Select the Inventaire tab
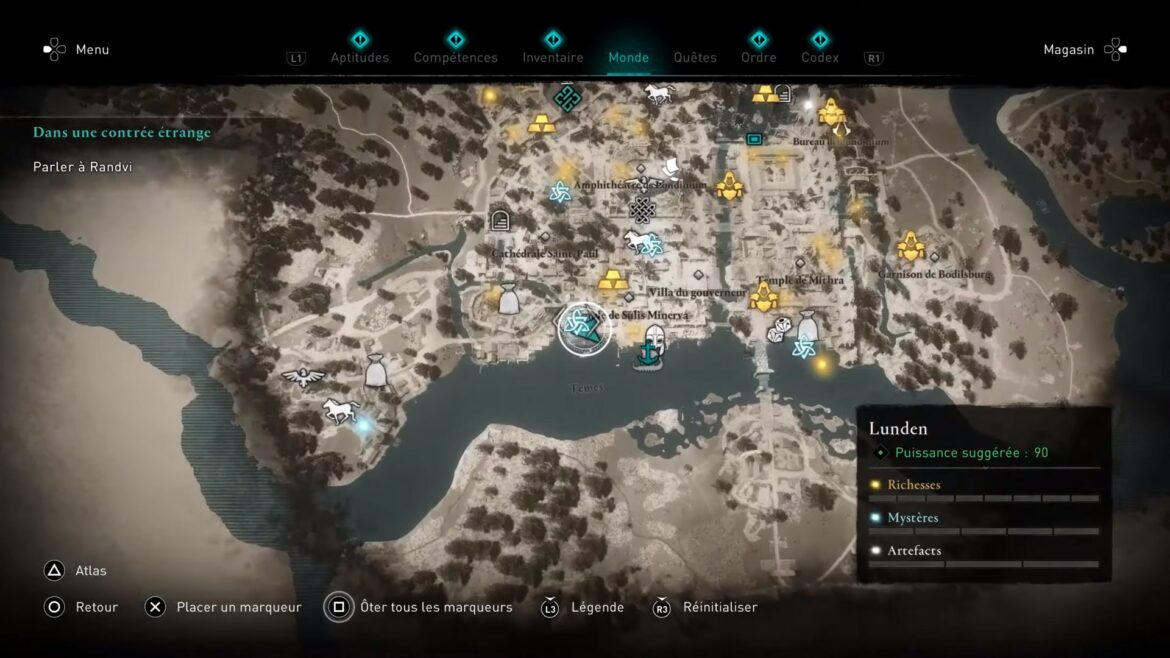 click(x=553, y=57)
